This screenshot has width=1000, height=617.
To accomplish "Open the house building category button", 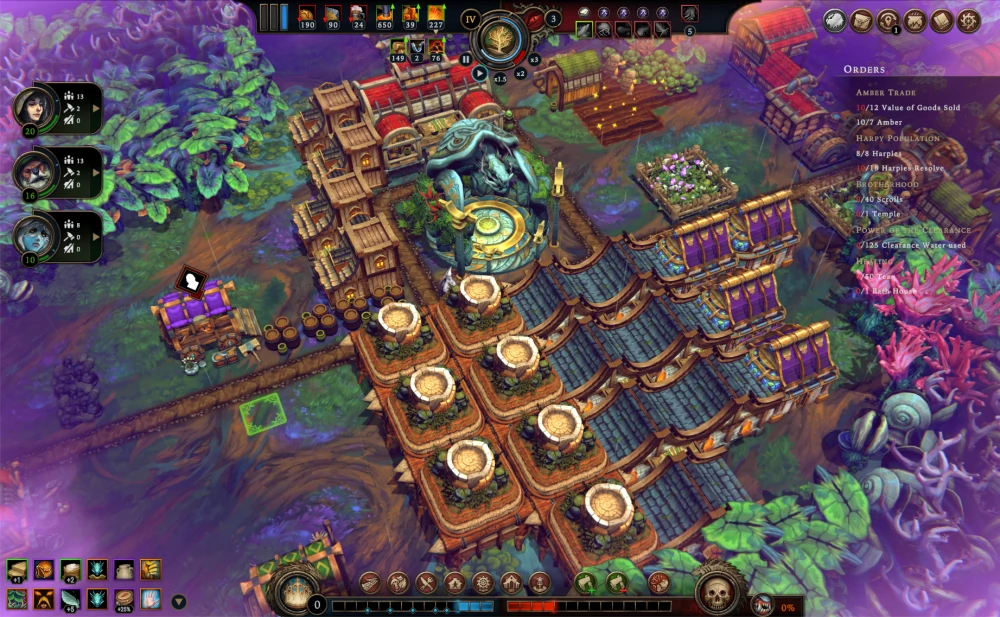I will point(455,582).
